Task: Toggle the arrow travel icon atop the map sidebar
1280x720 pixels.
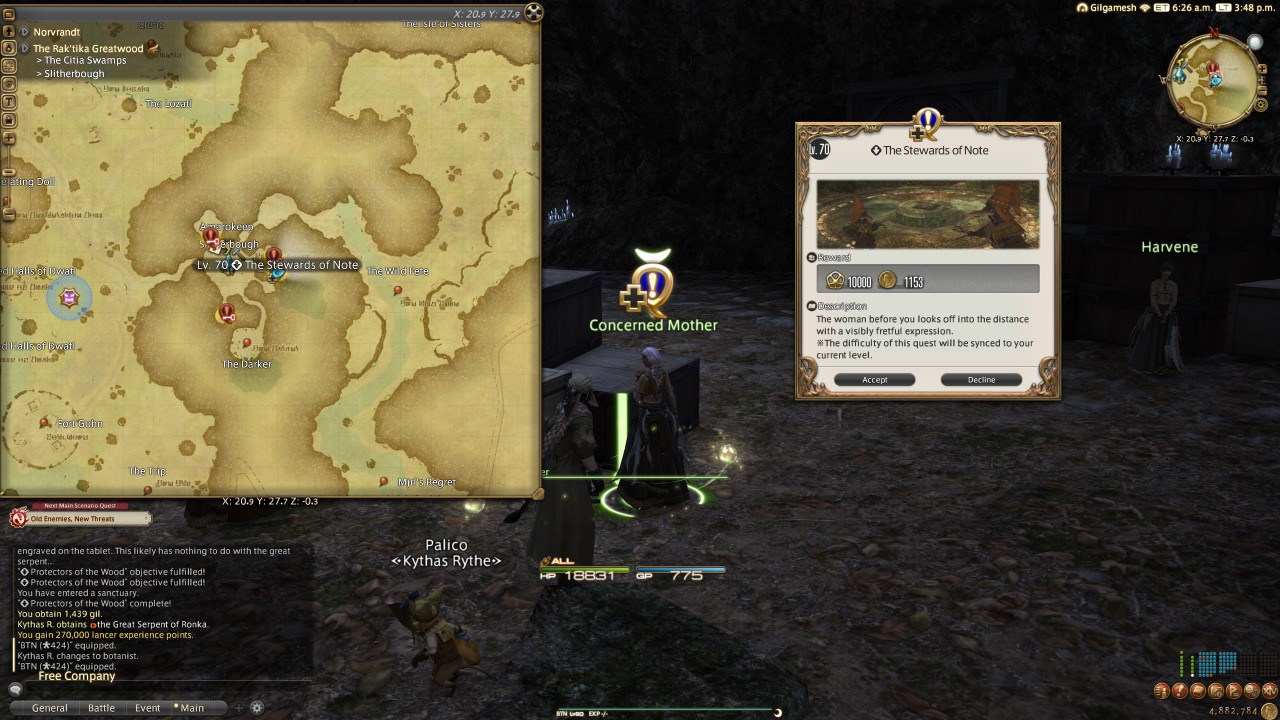Action: 8,32
